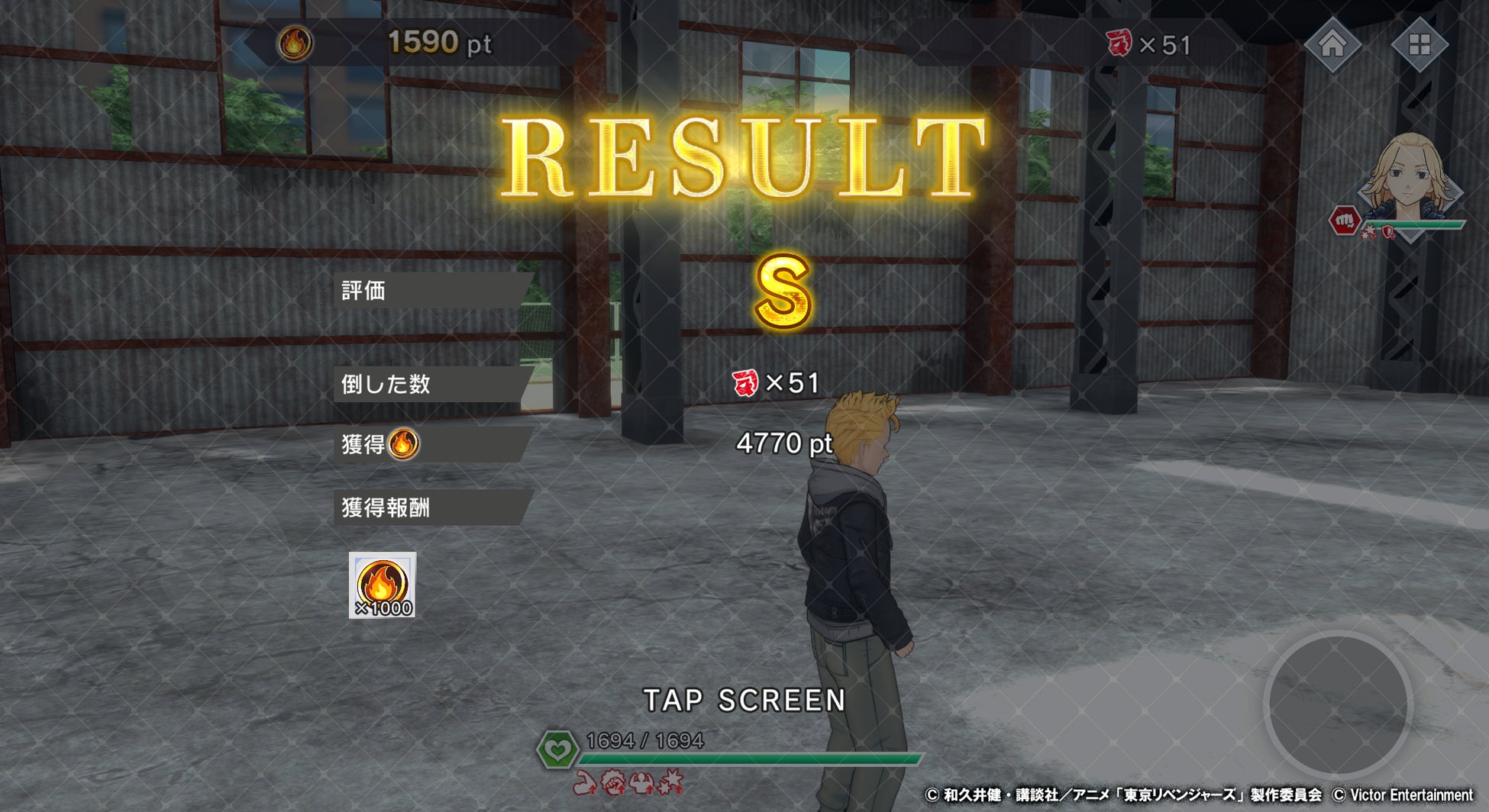
Task: Tap the TAP SCREEN prompt to continue
Action: pos(744,700)
